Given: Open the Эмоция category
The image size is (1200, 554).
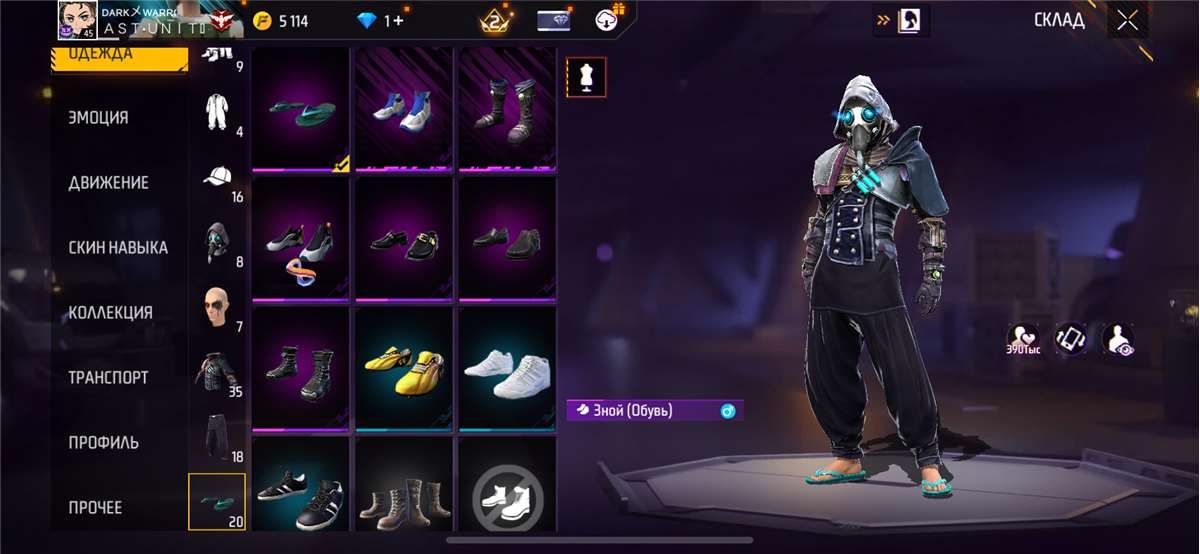Looking at the screenshot, I should coord(98,117).
